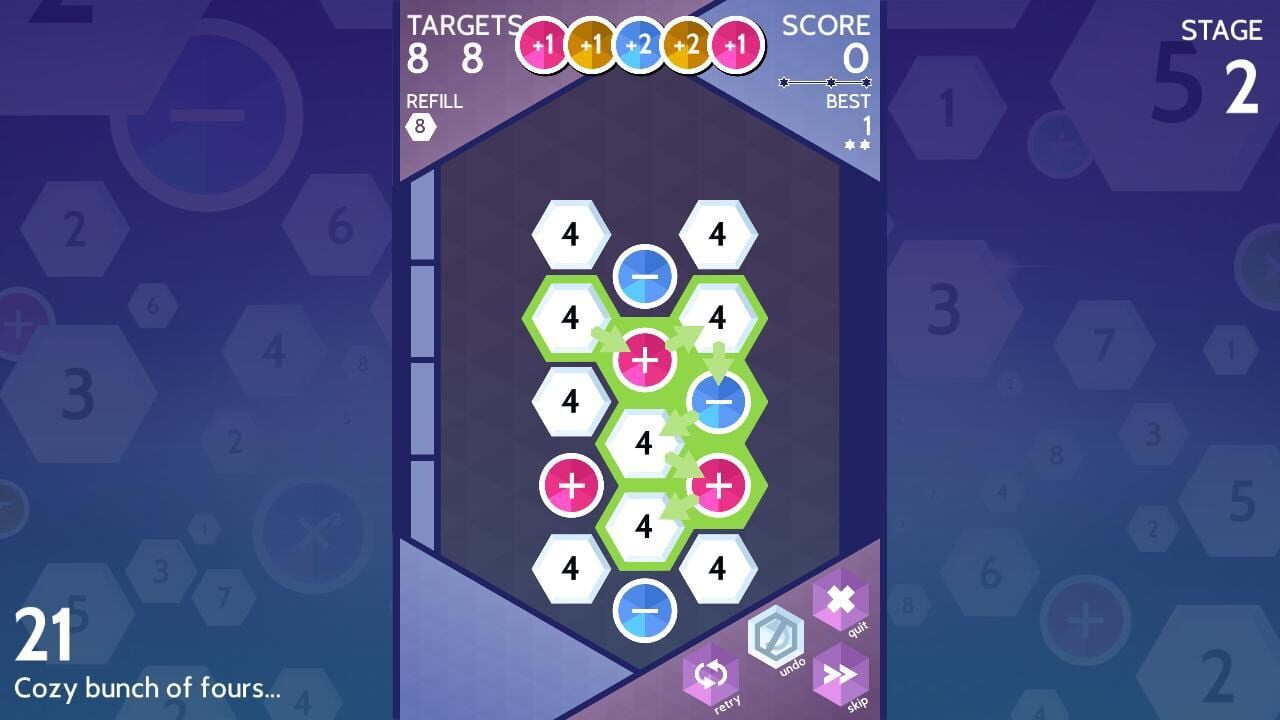1280x720 pixels.
Task: Click the blue +2 bonus chip
Action: 638,44
